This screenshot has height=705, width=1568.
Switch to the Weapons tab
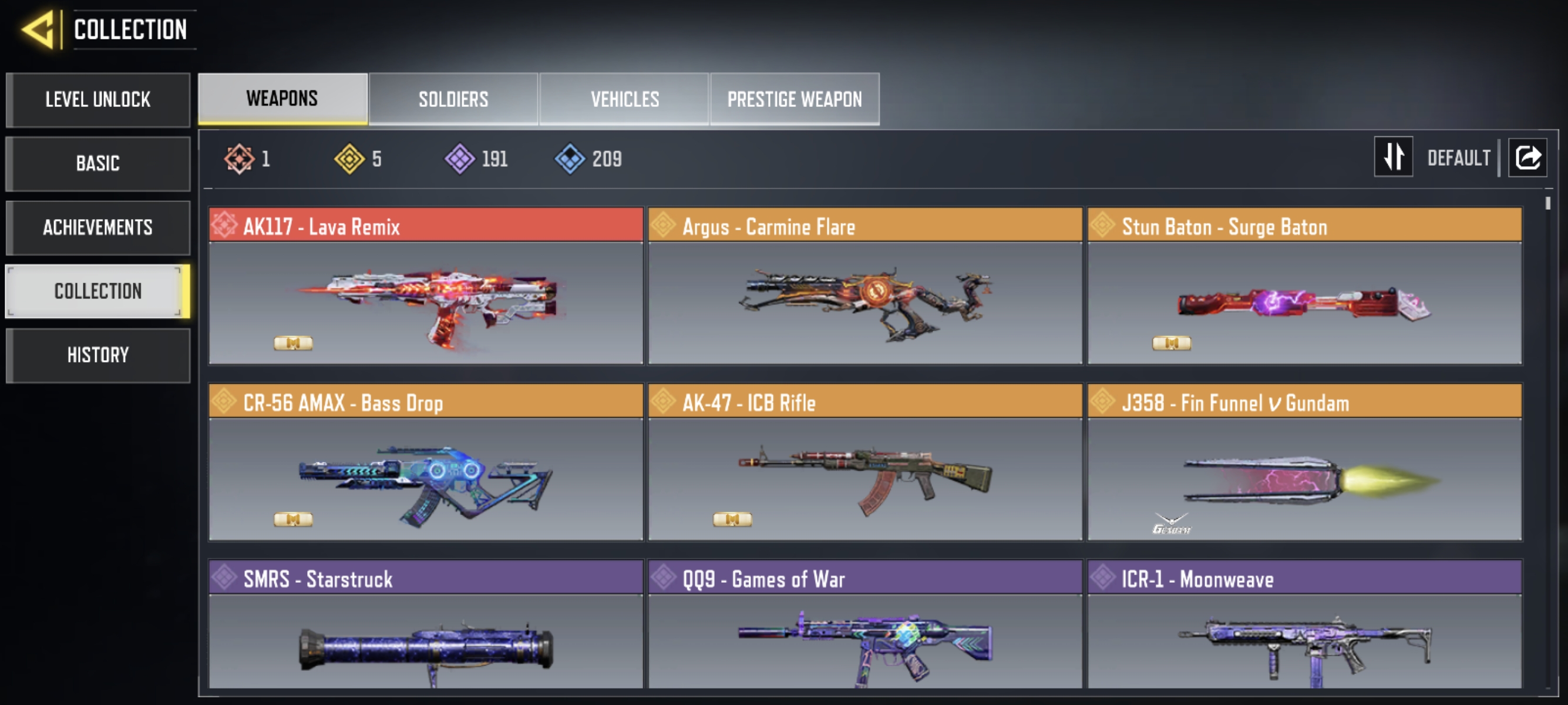(x=282, y=99)
